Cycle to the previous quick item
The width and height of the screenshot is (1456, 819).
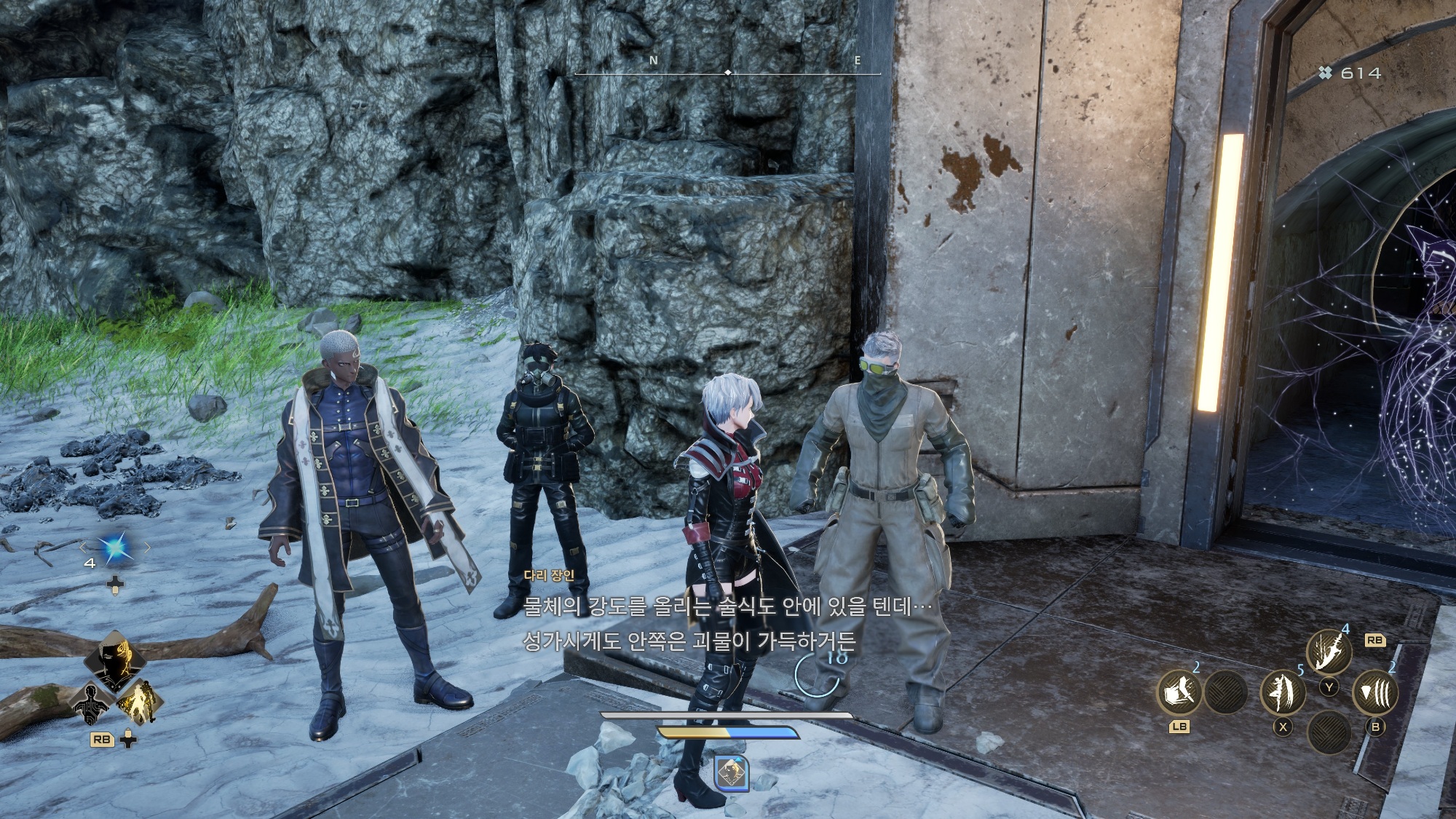click(83, 547)
